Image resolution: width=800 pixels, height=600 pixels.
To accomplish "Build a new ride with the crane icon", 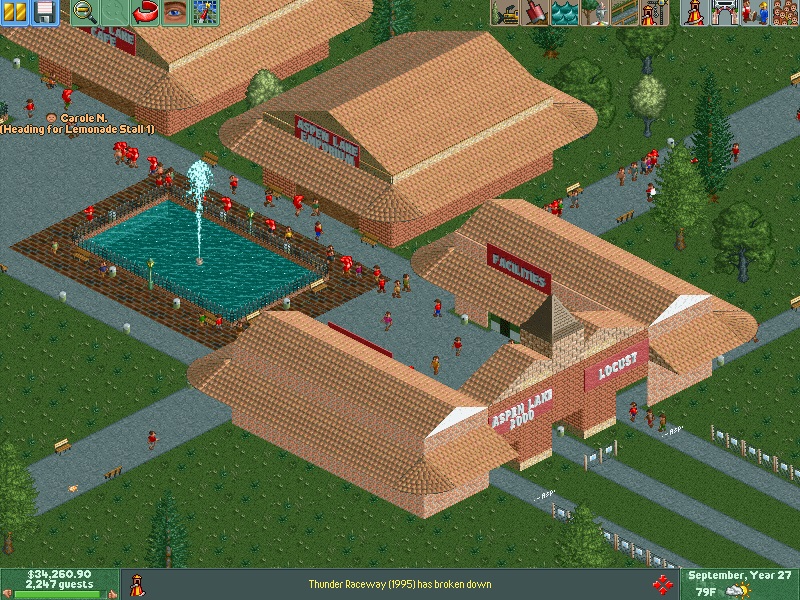I will point(655,12).
